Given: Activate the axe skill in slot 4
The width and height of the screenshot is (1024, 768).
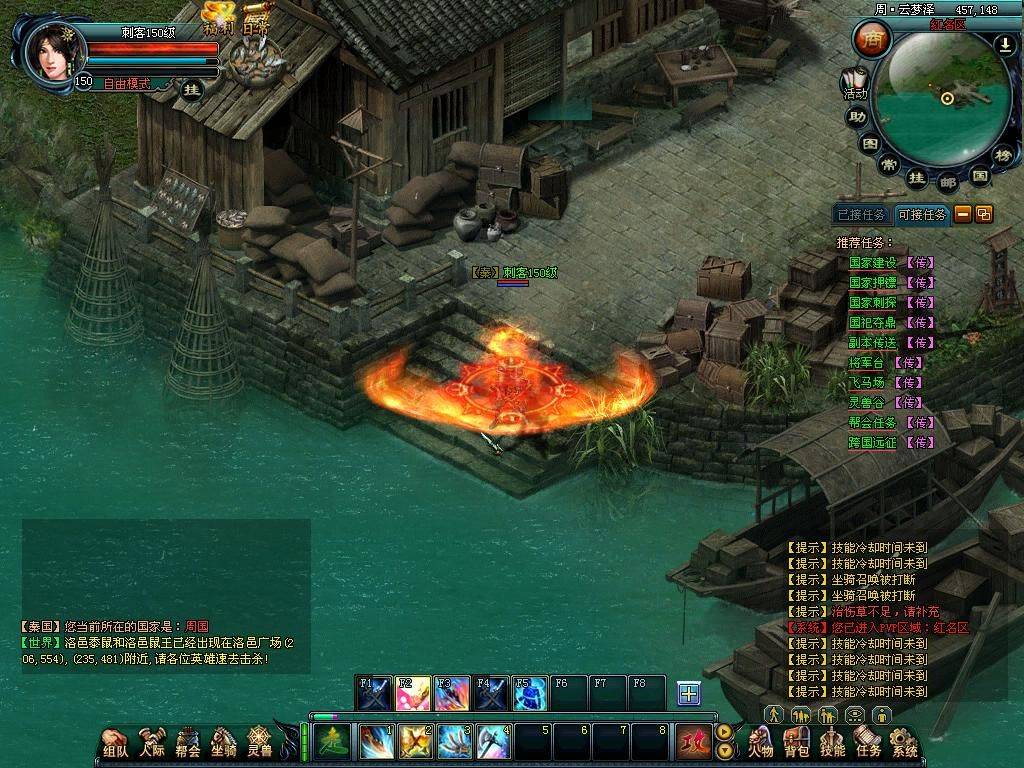Looking at the screenshot, I should coord(493,742).
